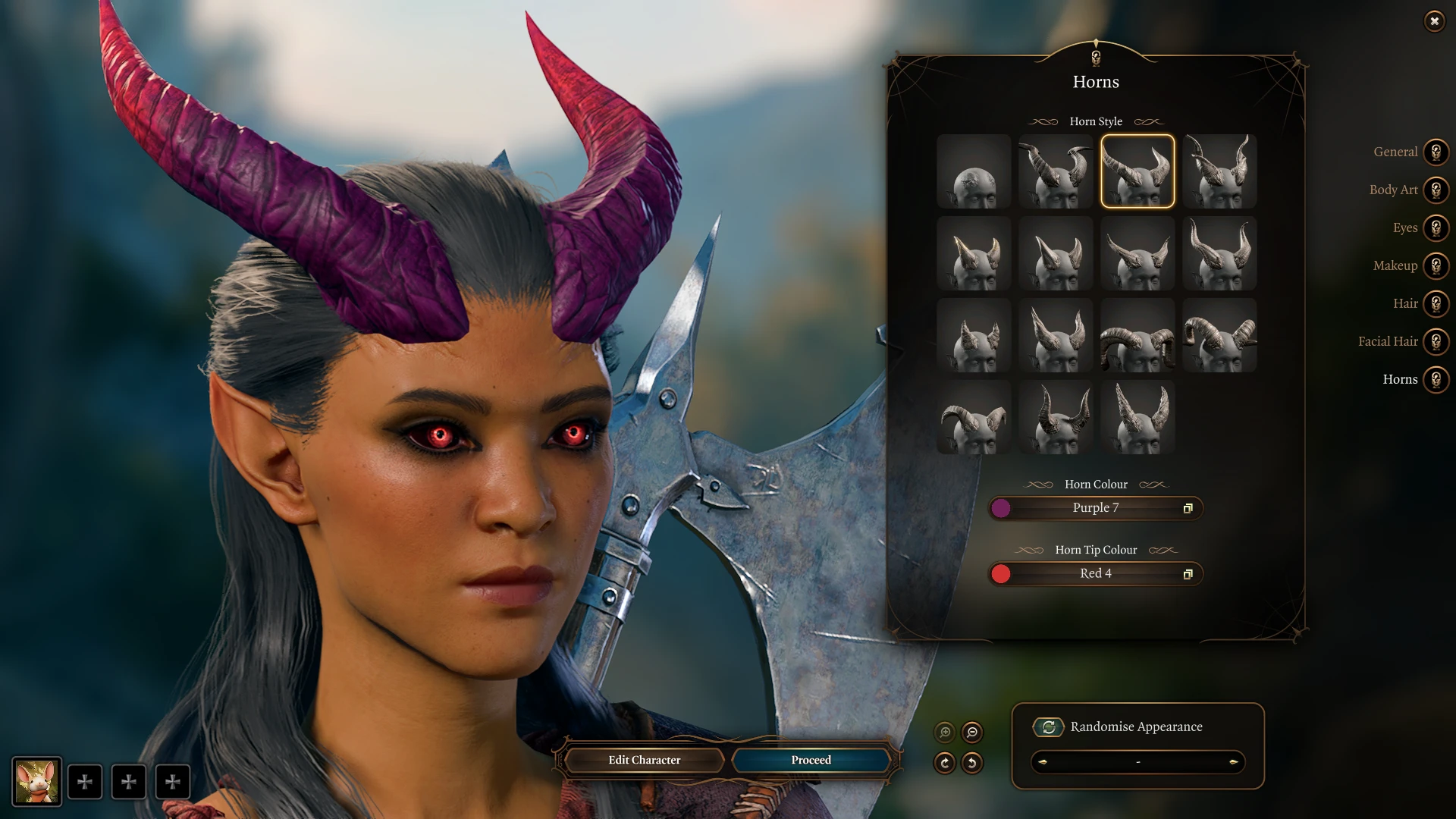Select the mouse character portrait
This screenshot has height=819, width=1456.
[x=36, y=782]
